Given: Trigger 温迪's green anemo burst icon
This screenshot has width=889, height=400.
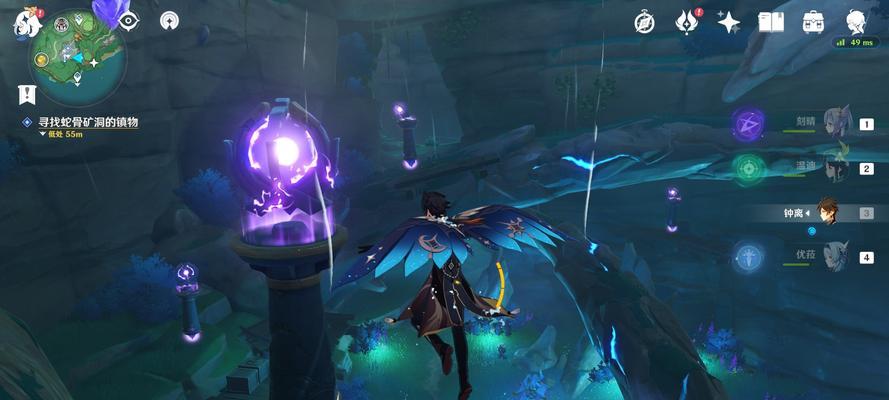Looking at the screenshot, I should point(747,168).
